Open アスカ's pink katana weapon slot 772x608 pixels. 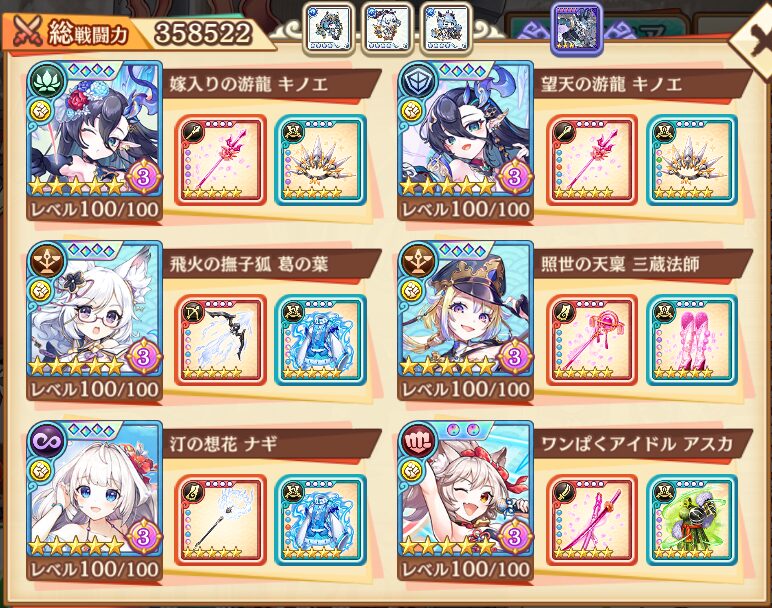click(x=592, y=520)
